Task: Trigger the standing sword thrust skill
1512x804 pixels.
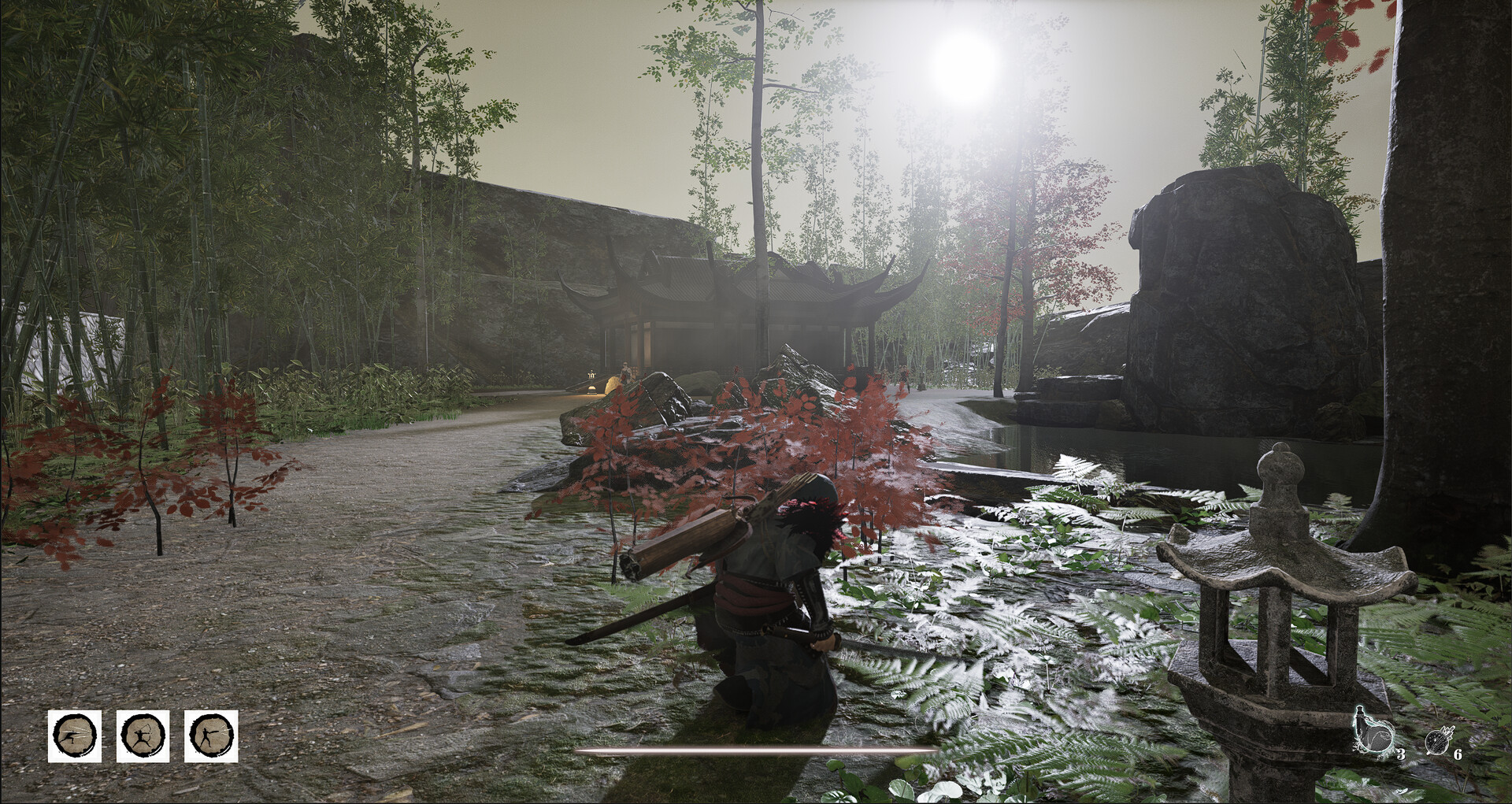Action: click(x=211, y=736)
